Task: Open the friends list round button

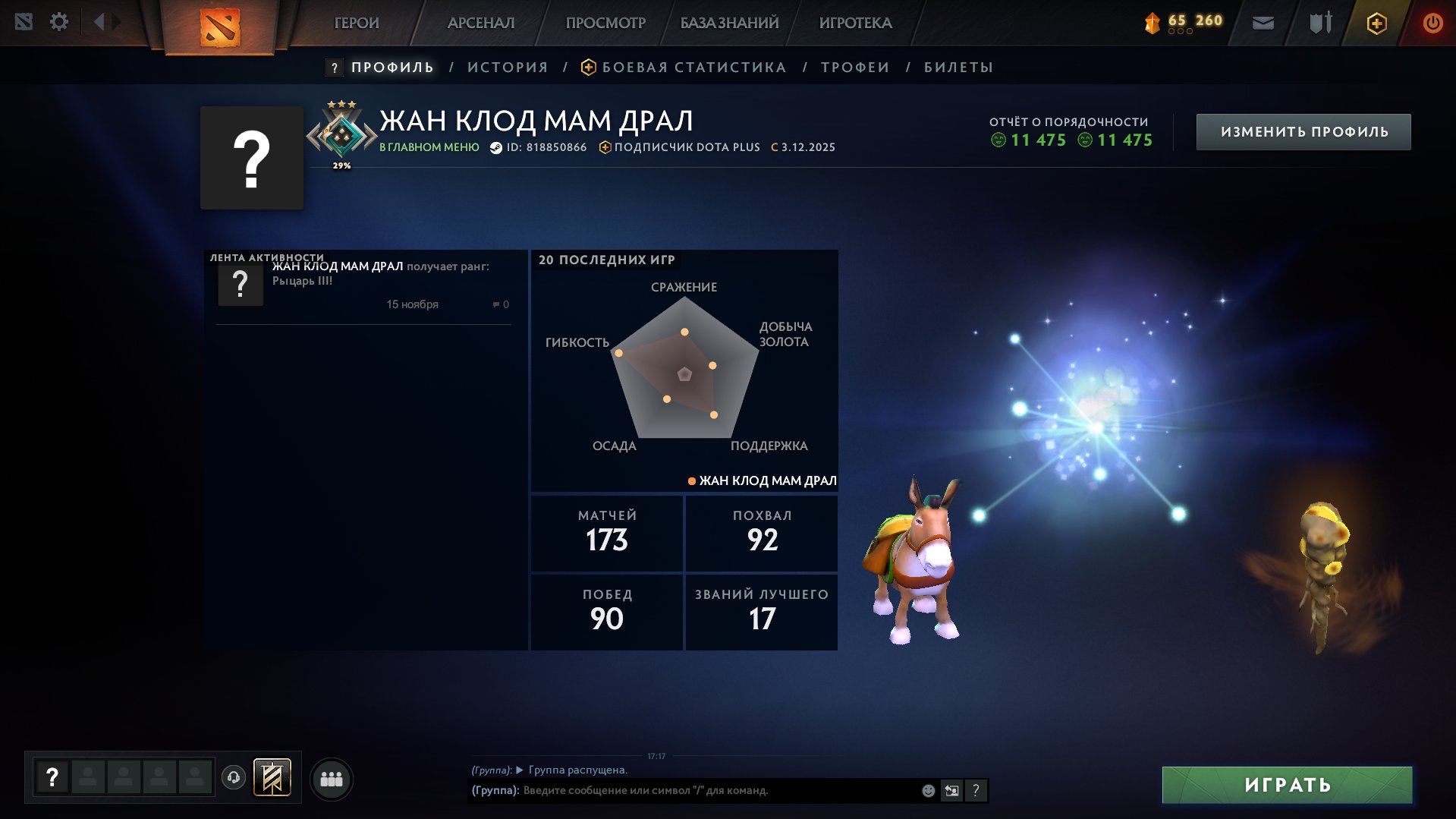Action: pyautogui.click(x=332, y=780)
